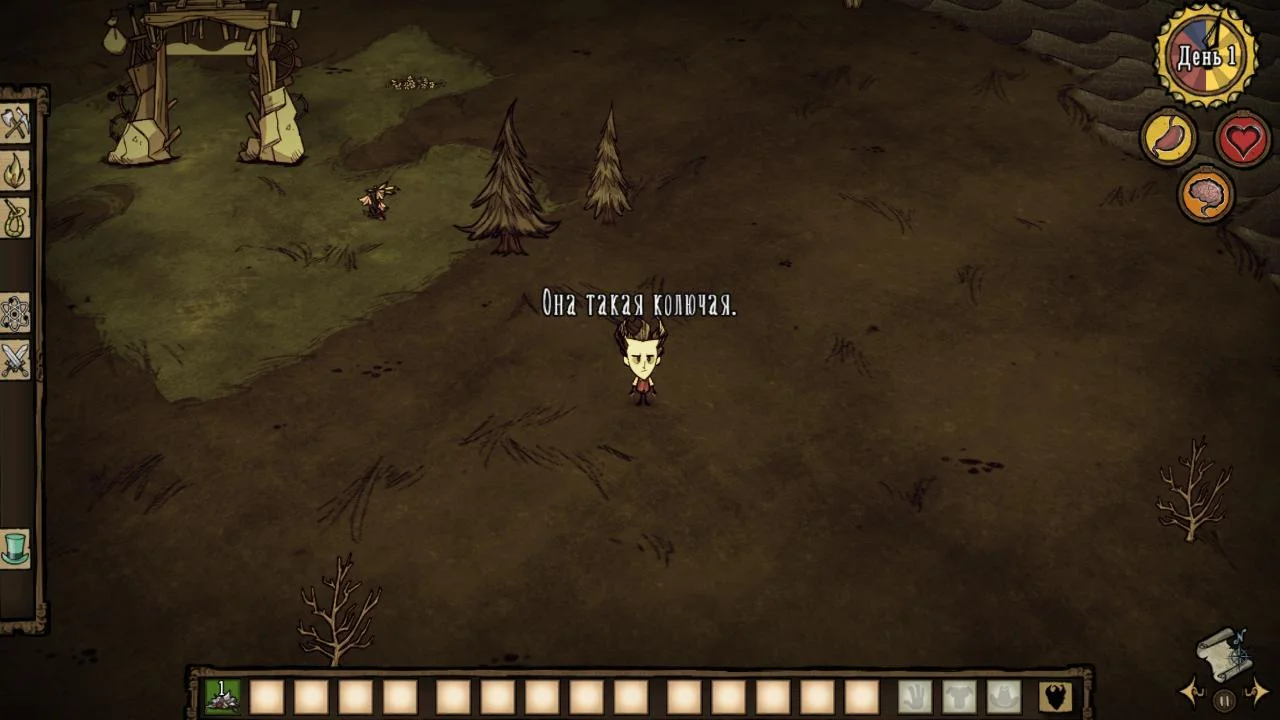Click the hand equipment slot
Screen dimensions: 1280x720
[x=914, y=696]
